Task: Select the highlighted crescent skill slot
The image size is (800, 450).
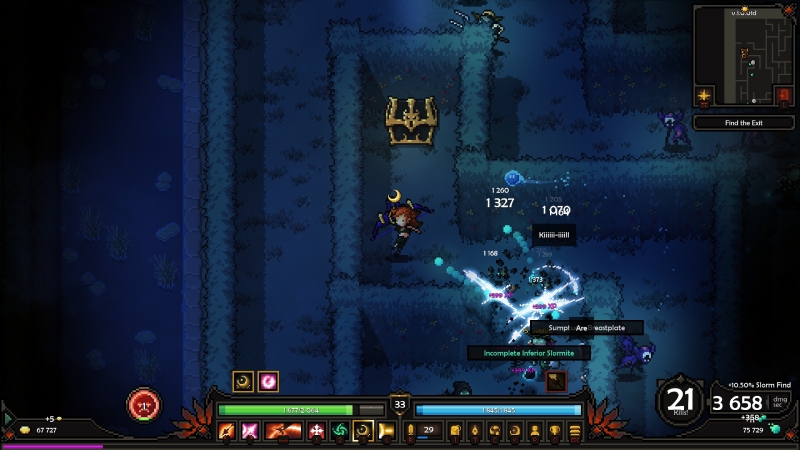Action: pyautogui.click(x=363, y=431)
